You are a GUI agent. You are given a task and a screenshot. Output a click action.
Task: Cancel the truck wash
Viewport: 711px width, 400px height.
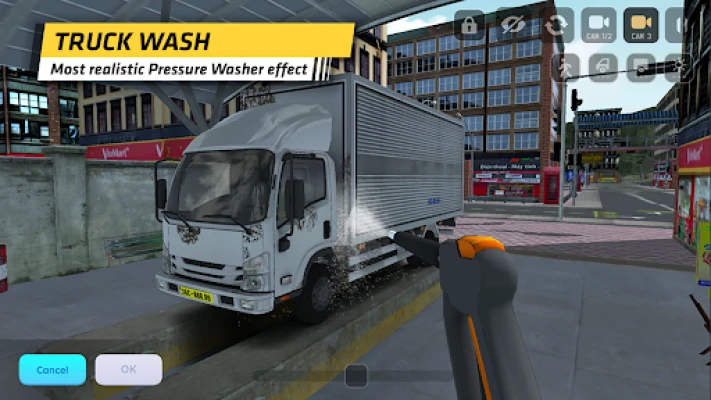[x=52, y=369]
